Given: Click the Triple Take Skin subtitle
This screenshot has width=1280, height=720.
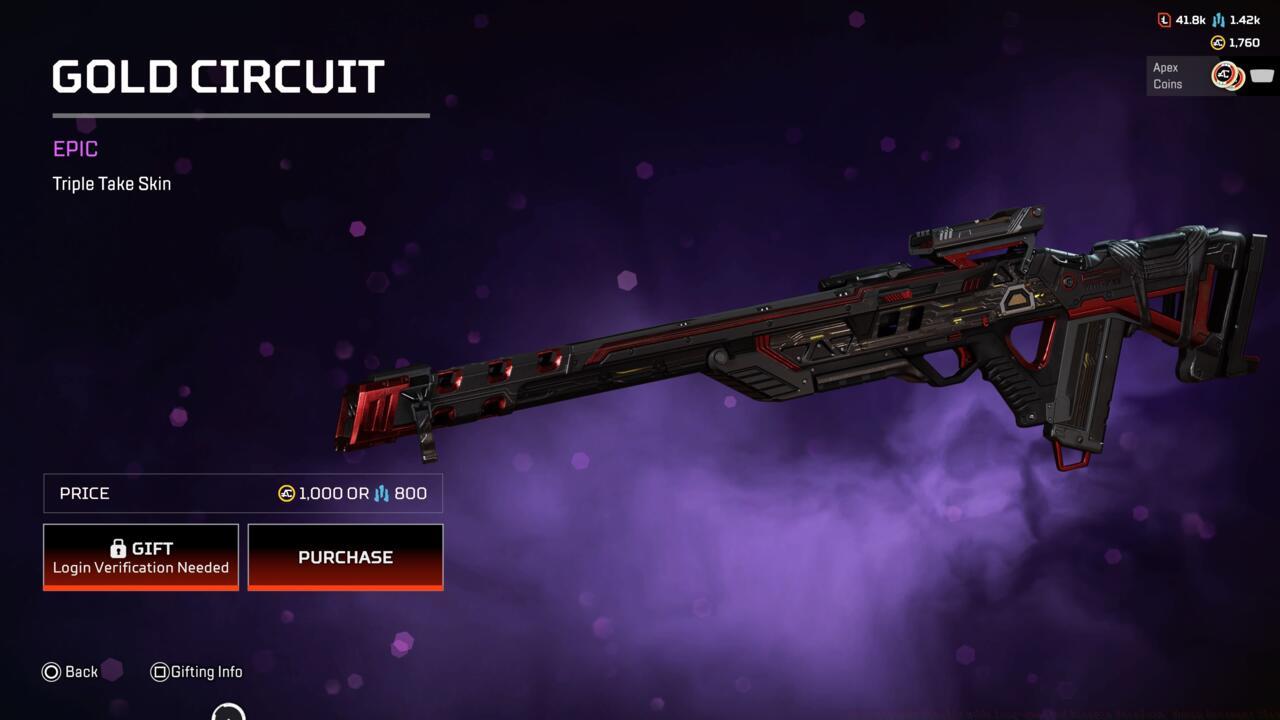Looking at the screenshot, I should [x=111, y=183].
